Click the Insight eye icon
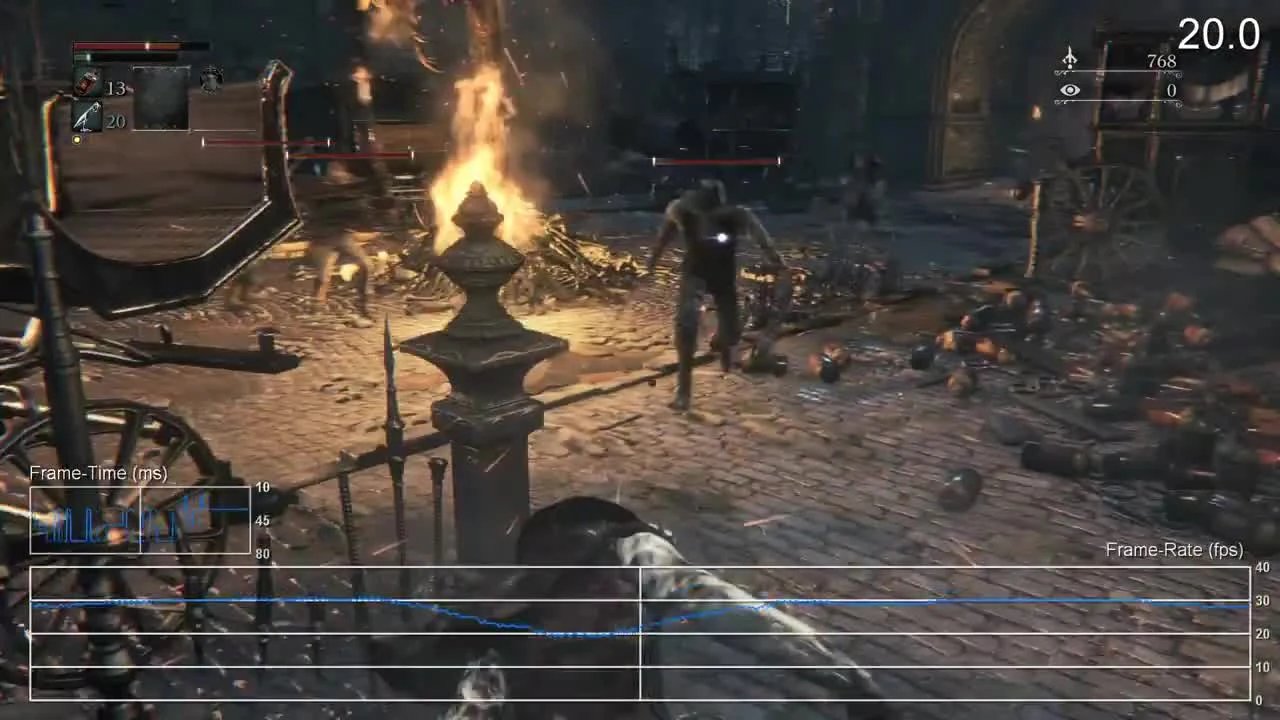The image size is (1280, 720). click(x=1069, y=90)
